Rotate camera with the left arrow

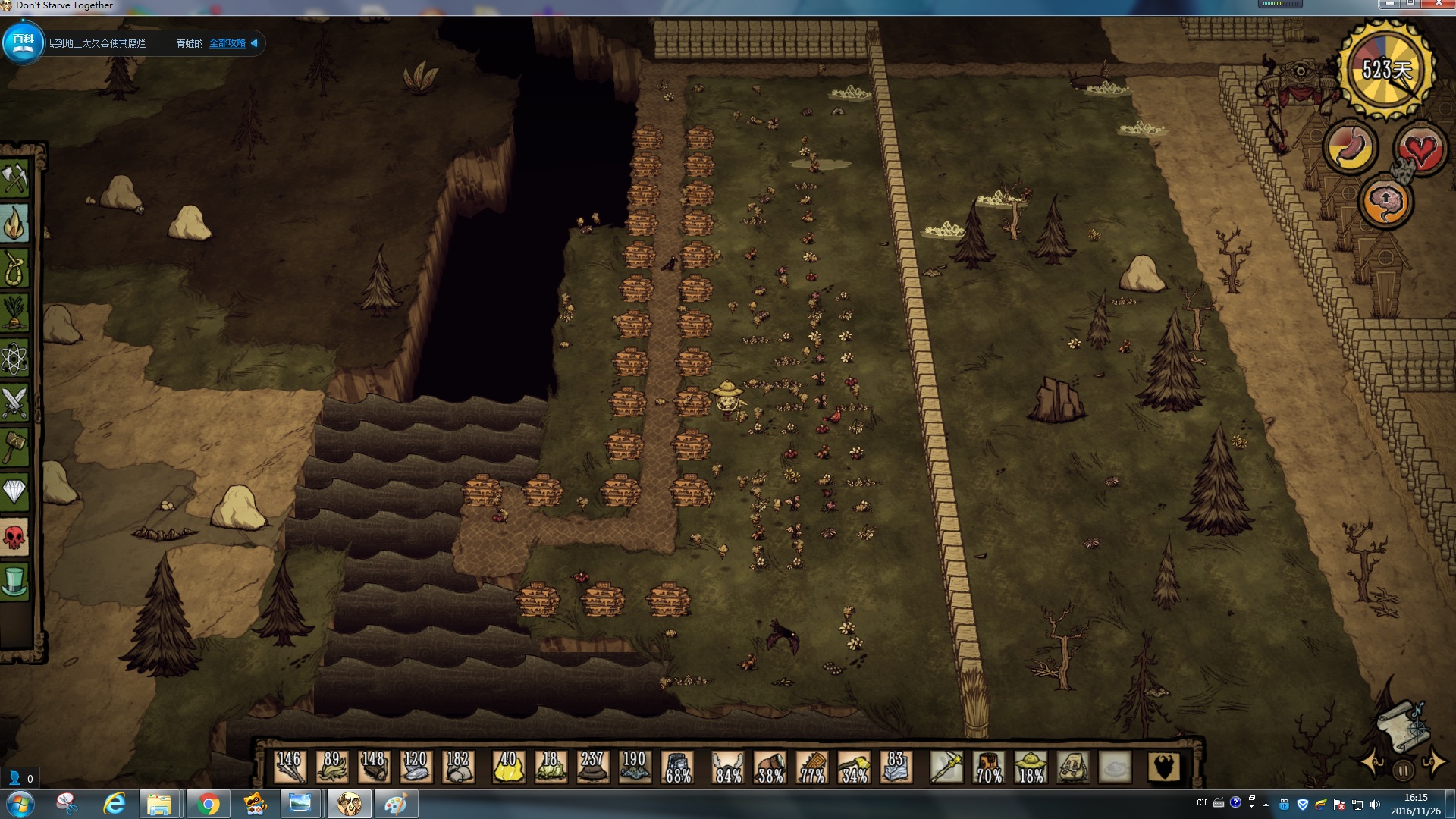click(x=1373, y=763)
